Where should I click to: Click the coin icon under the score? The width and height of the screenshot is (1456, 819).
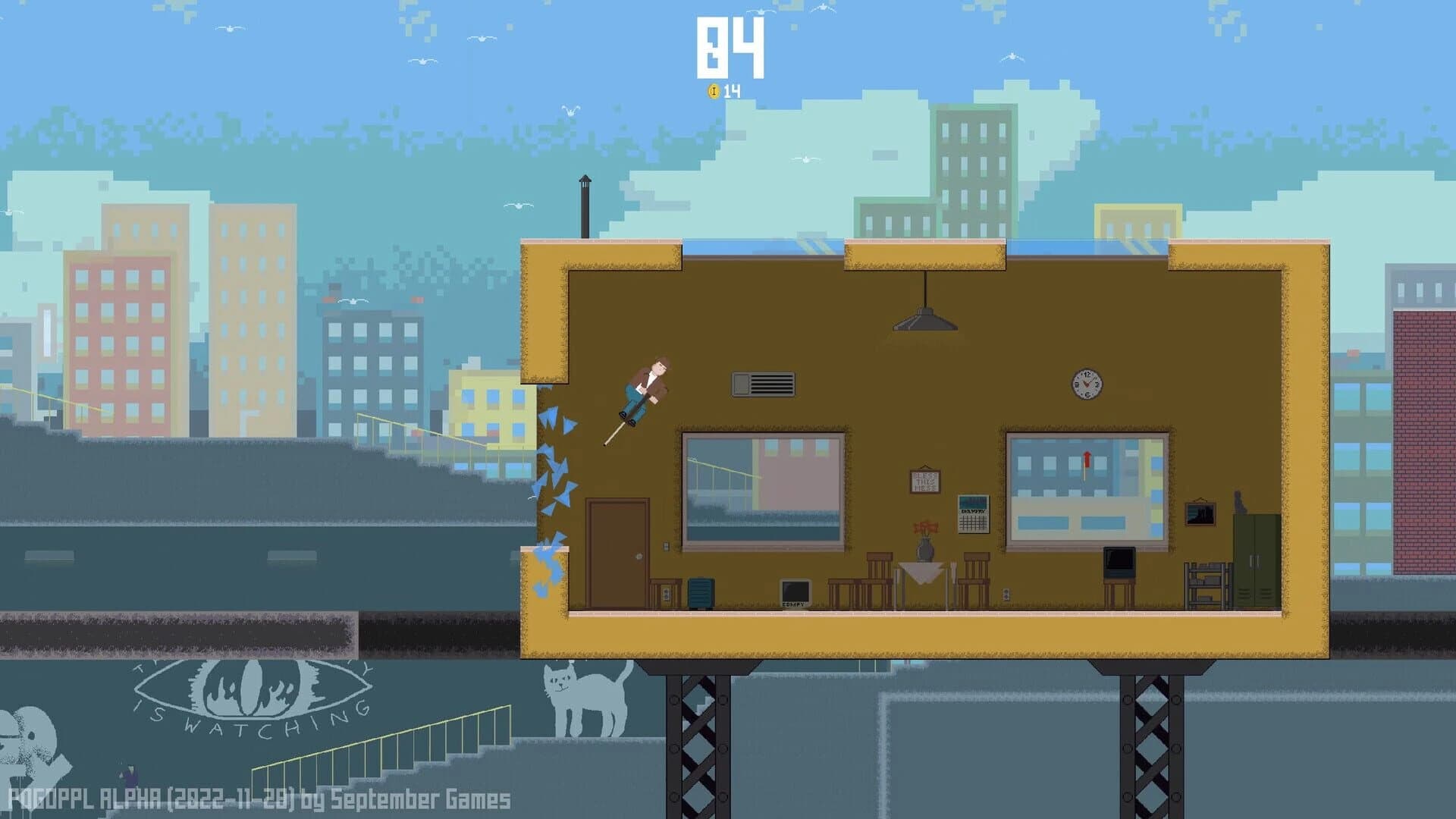click(x=714, y=89)
